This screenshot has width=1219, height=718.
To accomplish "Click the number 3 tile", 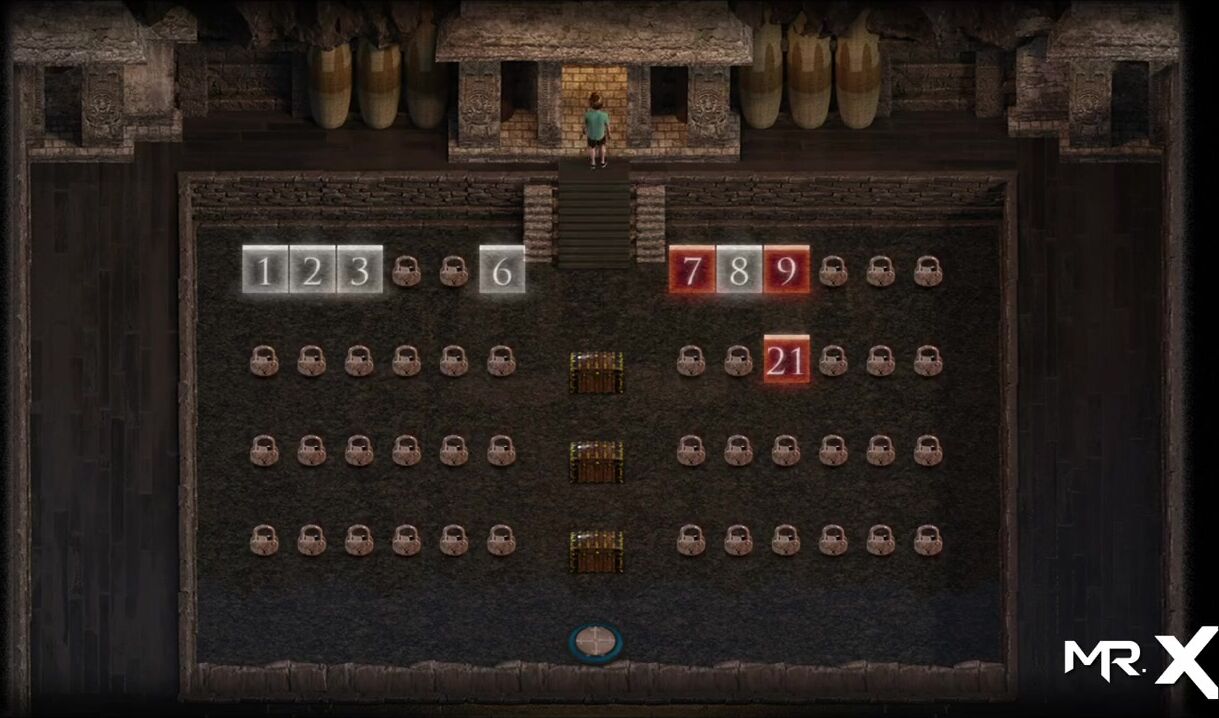I will [x=359, y=270].
